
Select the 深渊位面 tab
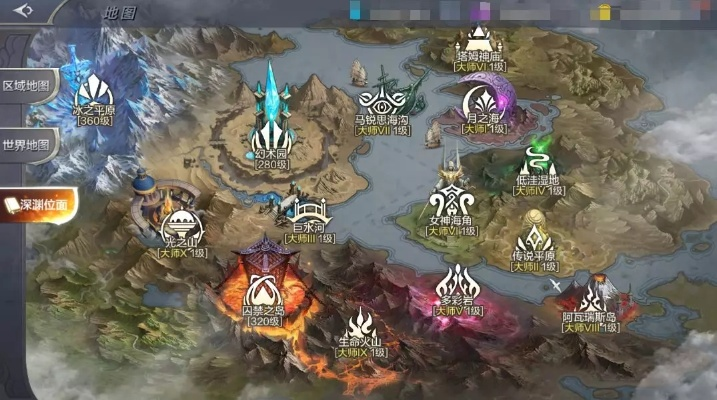38,205
